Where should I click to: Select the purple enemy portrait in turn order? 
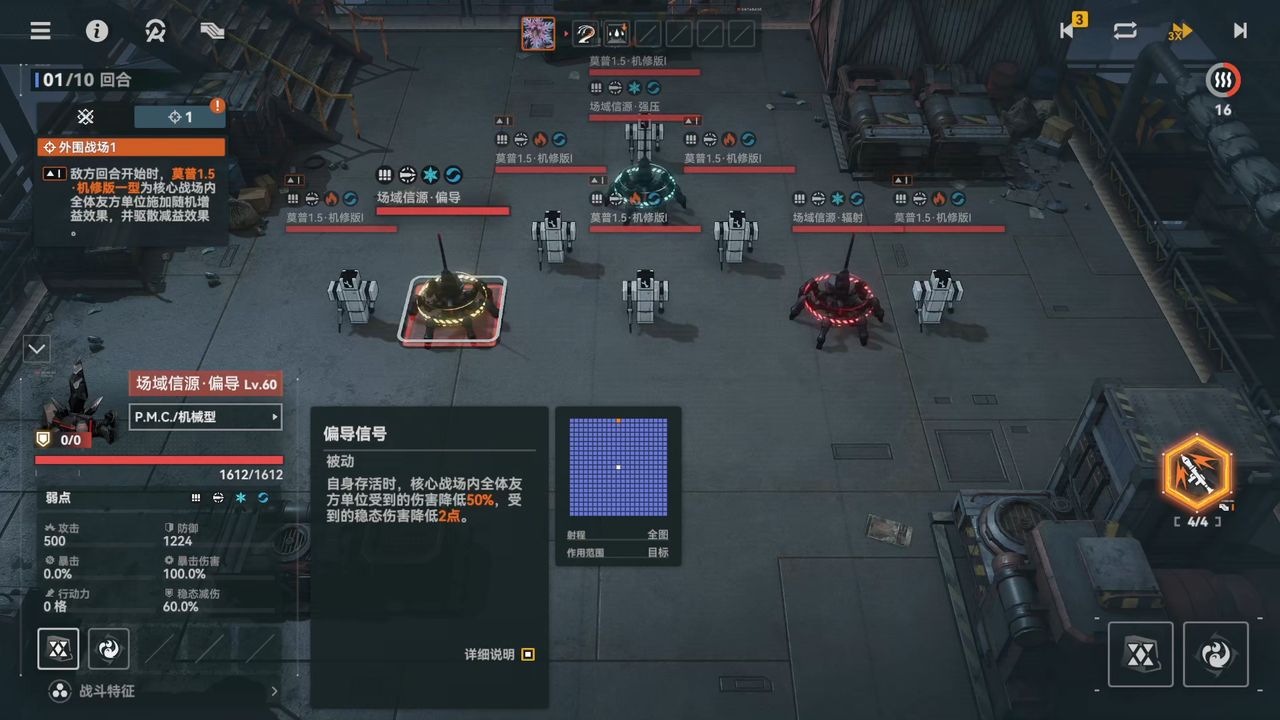[x=538, y=33]
